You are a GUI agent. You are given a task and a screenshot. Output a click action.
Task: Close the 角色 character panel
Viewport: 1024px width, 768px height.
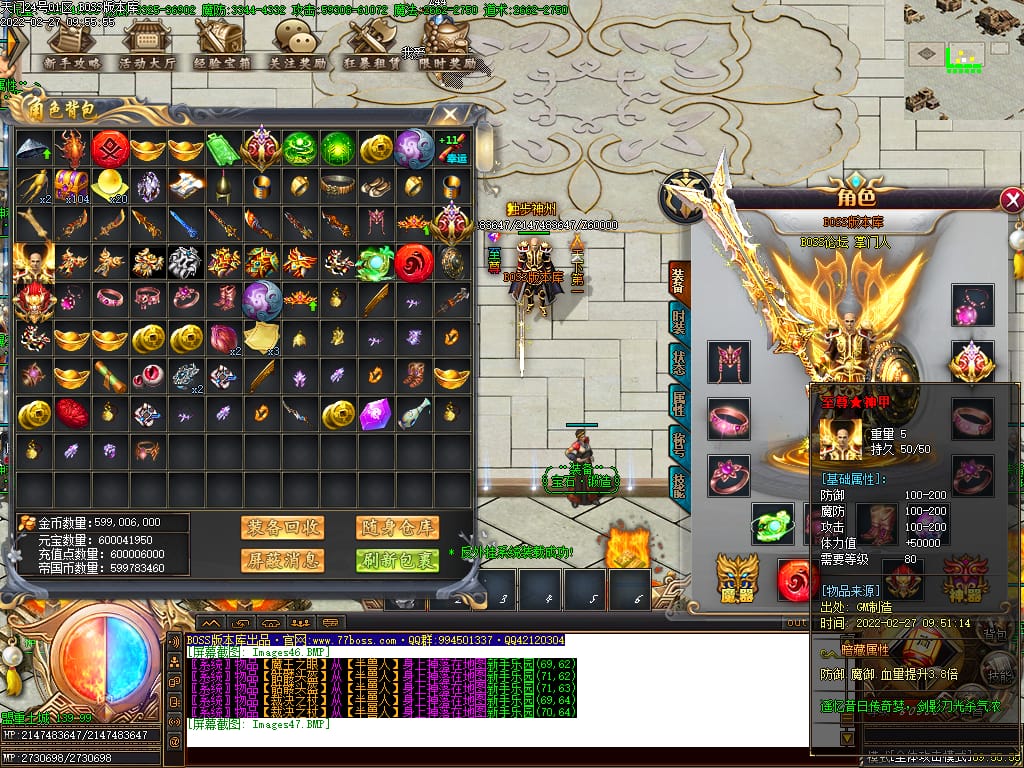[x=1011, y=200]
